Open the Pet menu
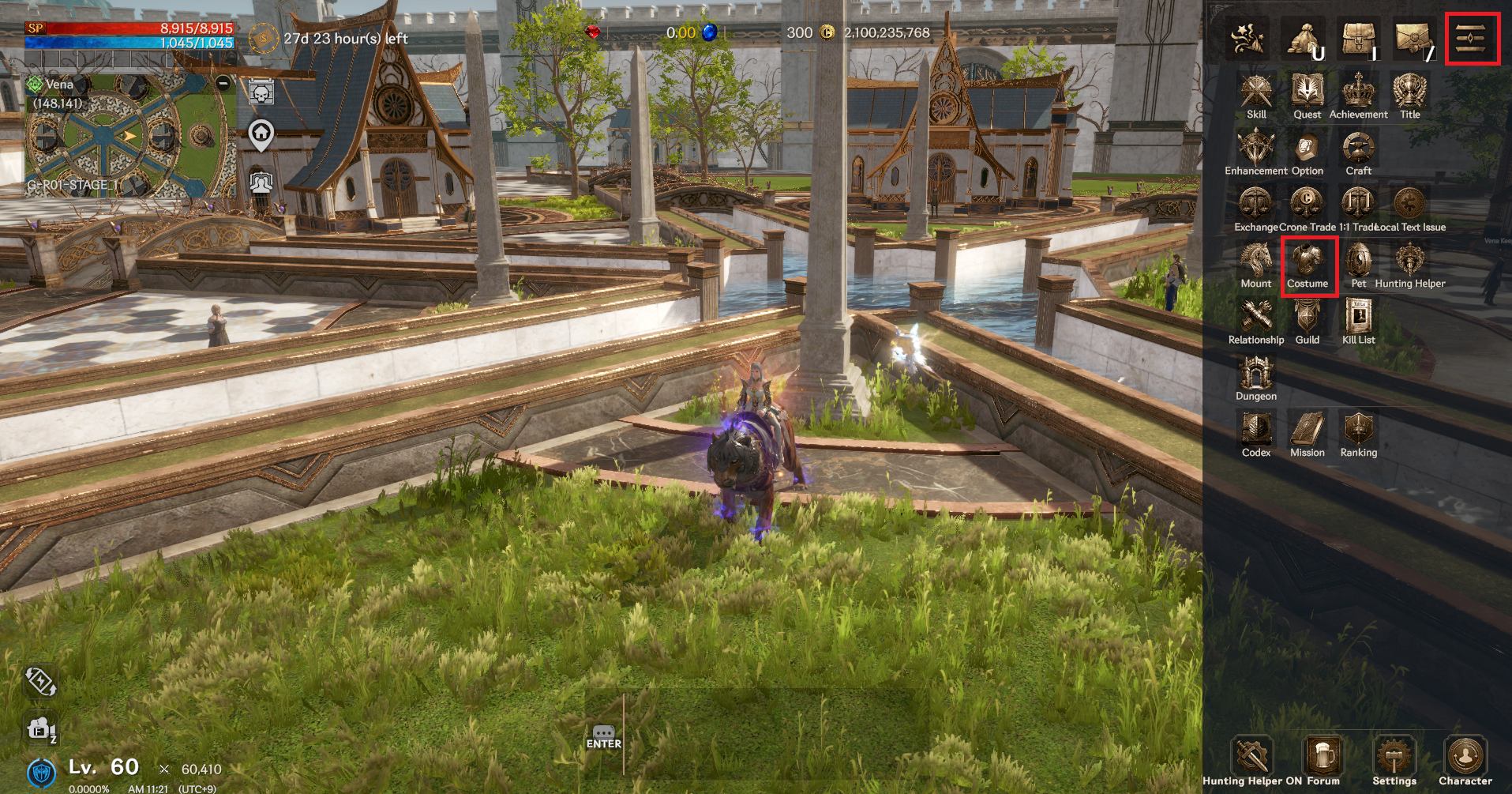1512x794 pixels. 1358,263
